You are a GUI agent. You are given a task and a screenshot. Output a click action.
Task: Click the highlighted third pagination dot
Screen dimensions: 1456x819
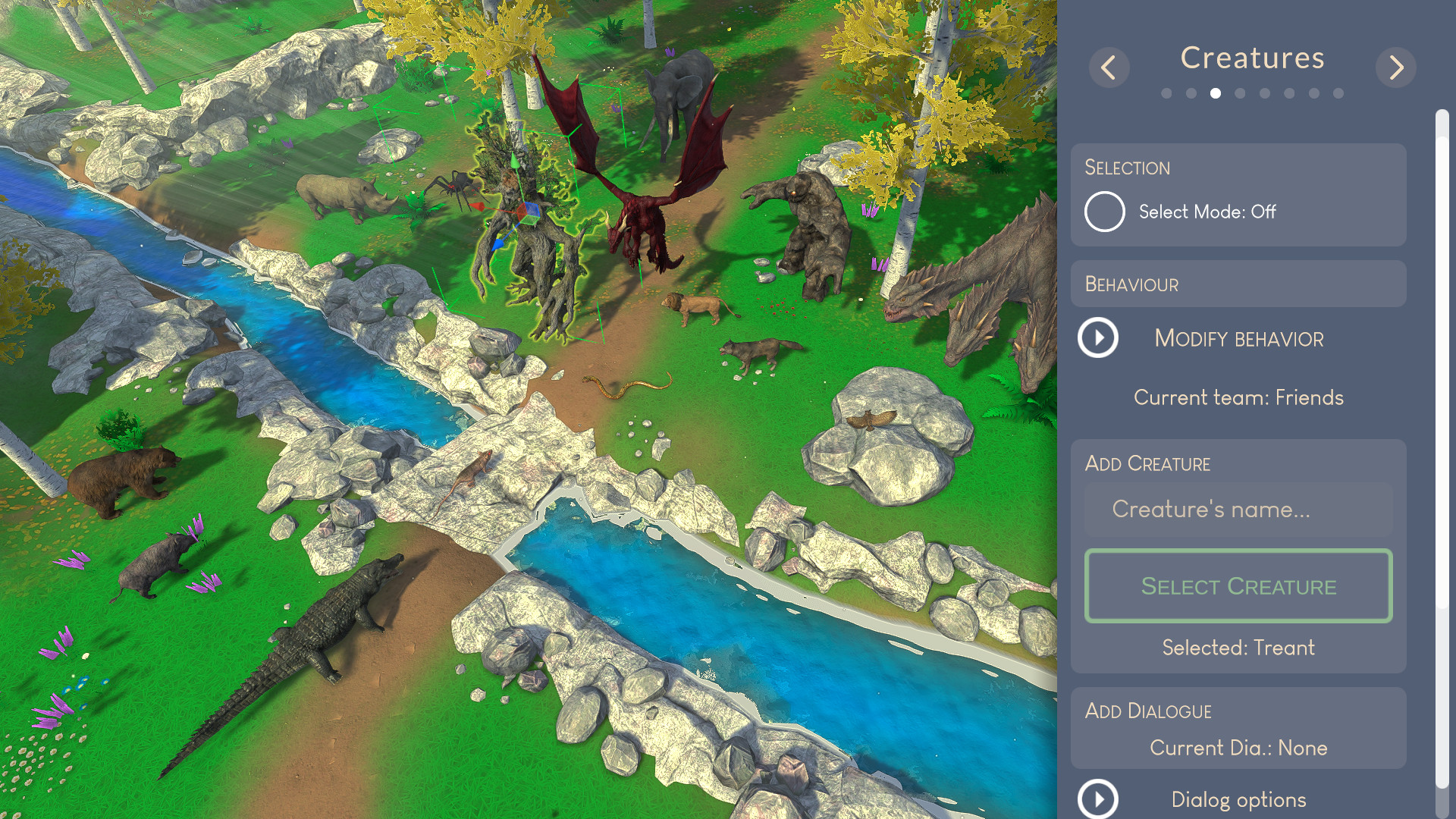[x=1216, y=93]
